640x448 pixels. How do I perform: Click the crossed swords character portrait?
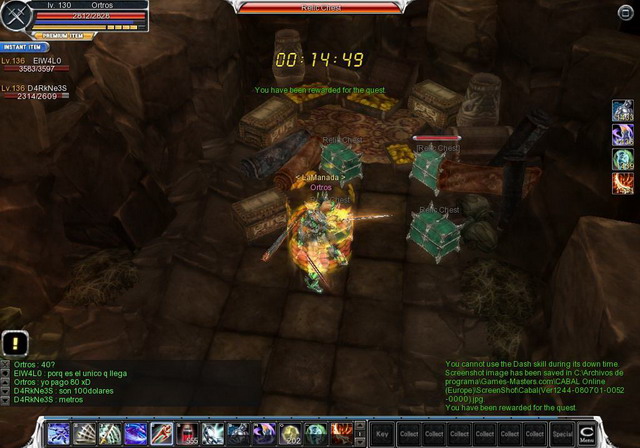tap(17, 16)
